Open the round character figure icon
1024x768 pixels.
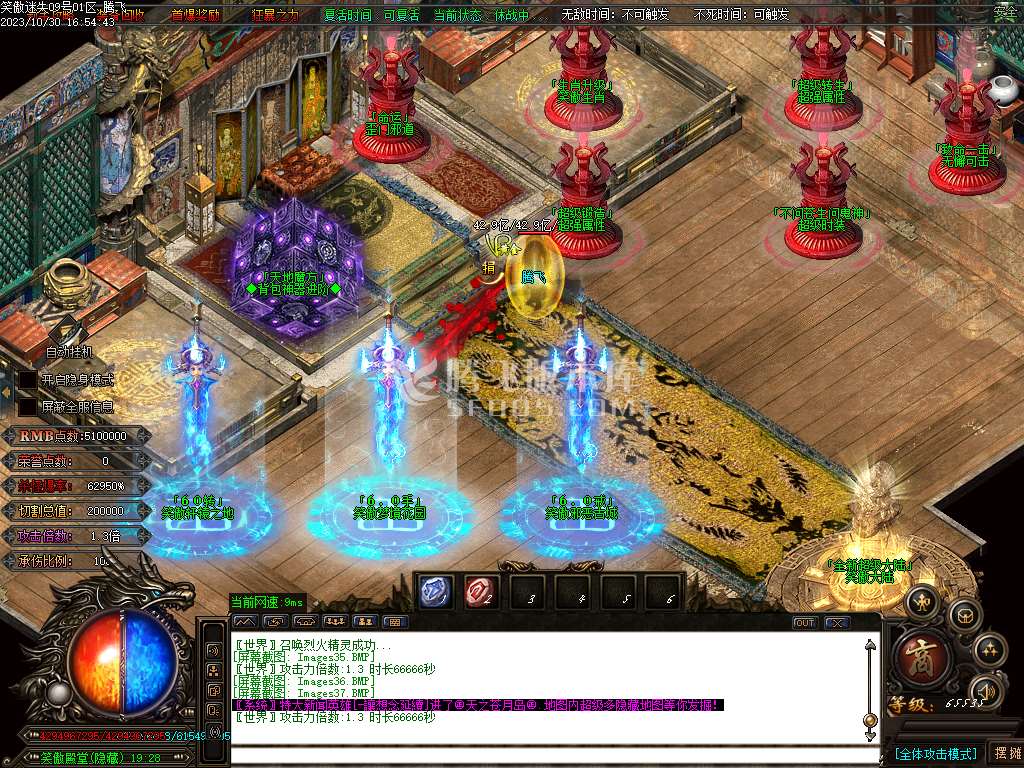click(921, 600)
